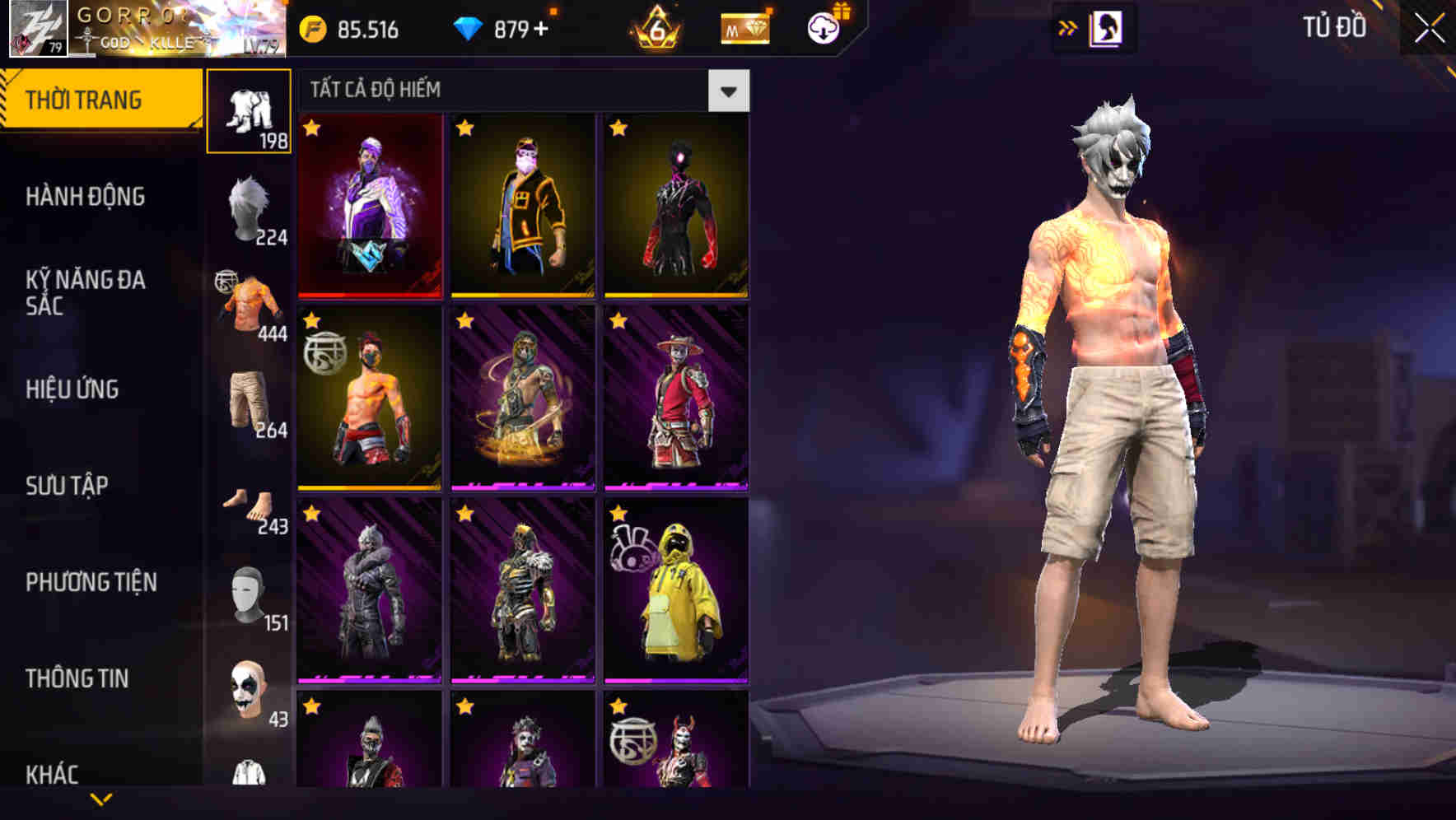Open the TẤT CẢ ĐỘ HIẾM rarity dropdown

tap(728, 91)
